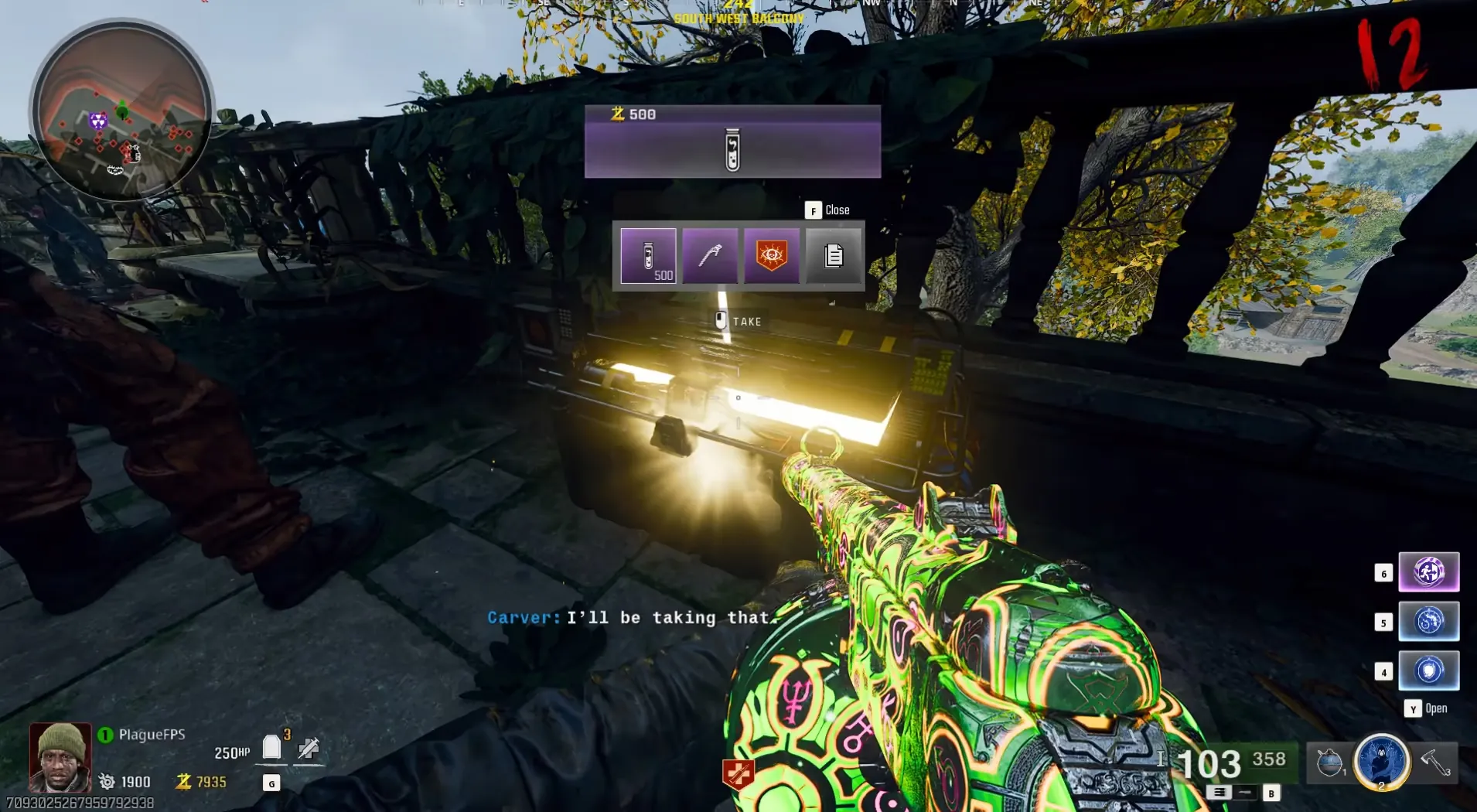This screenshot has height=812, width=1477.
Task: Select the vial loot slot marked 500
Action: coord(648,255)
